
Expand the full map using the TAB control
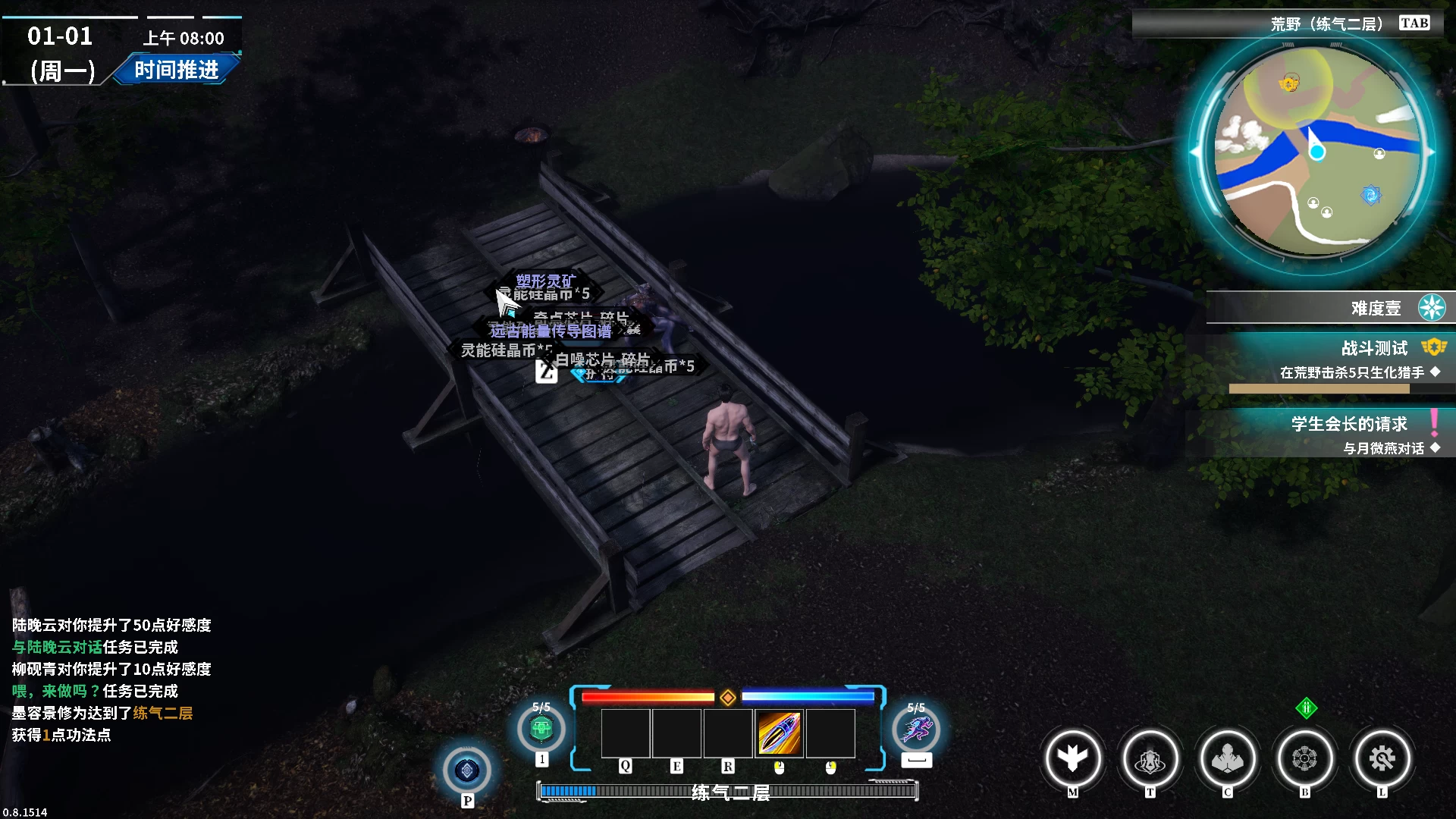1415,22
